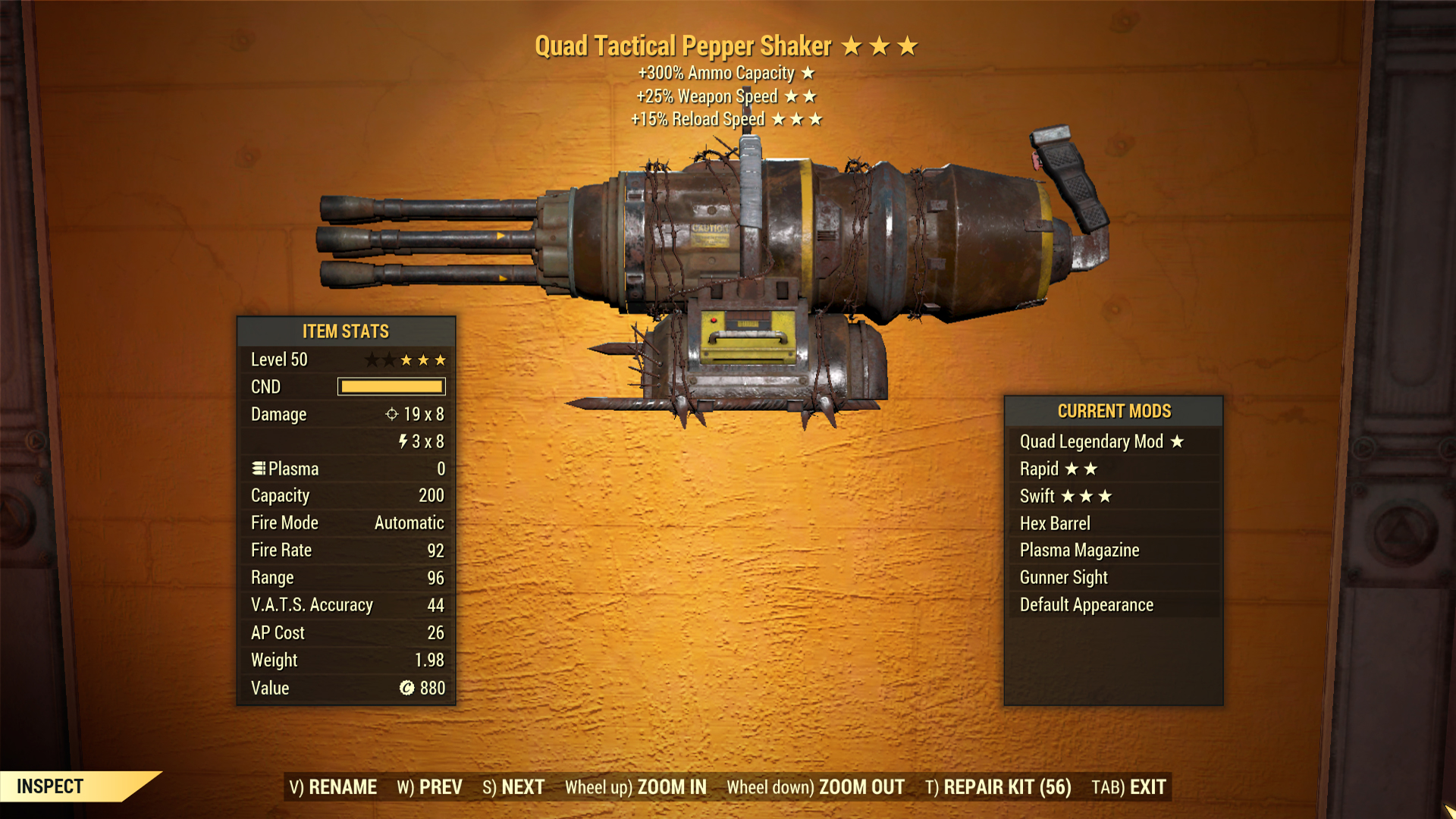
Task: Use the REPAIR KIT (56) button
Action: (x=998, y=787)
